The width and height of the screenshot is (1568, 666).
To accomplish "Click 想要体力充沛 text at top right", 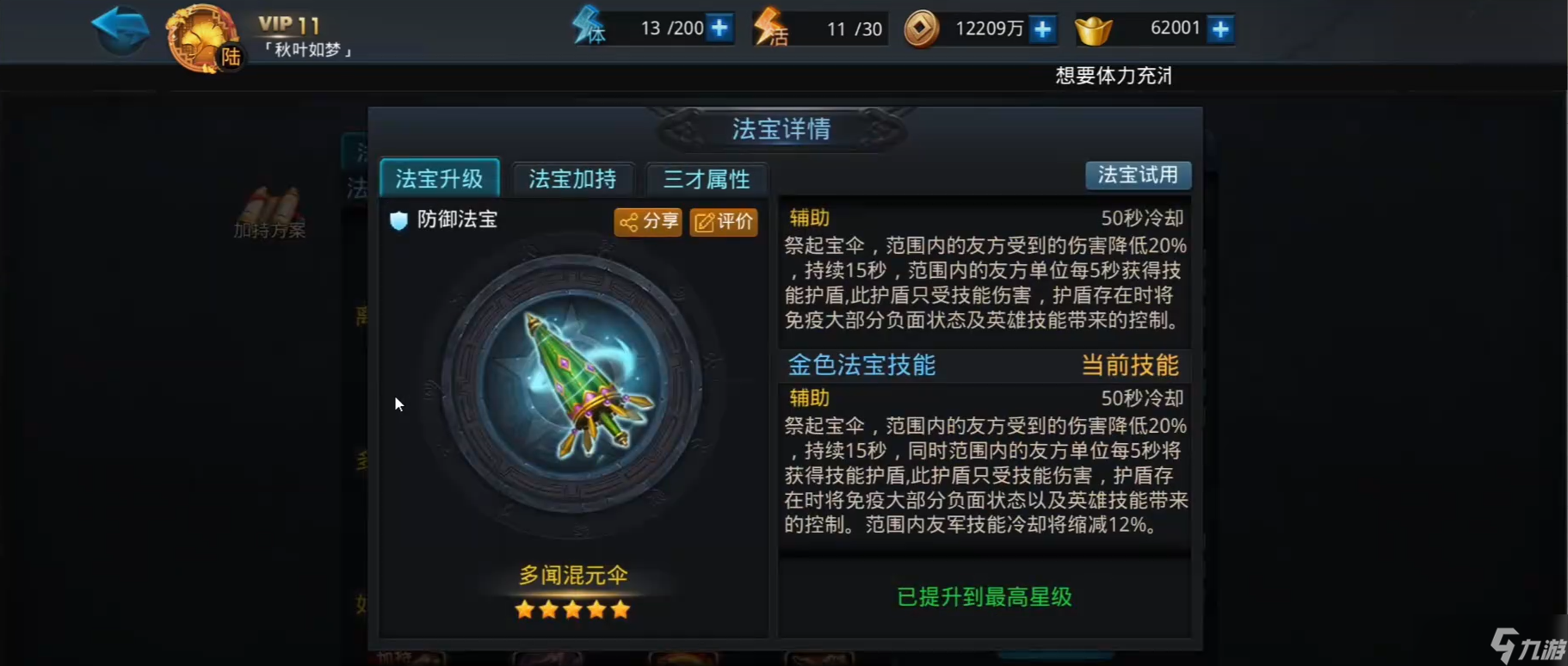I will [x=1113, y=76].
